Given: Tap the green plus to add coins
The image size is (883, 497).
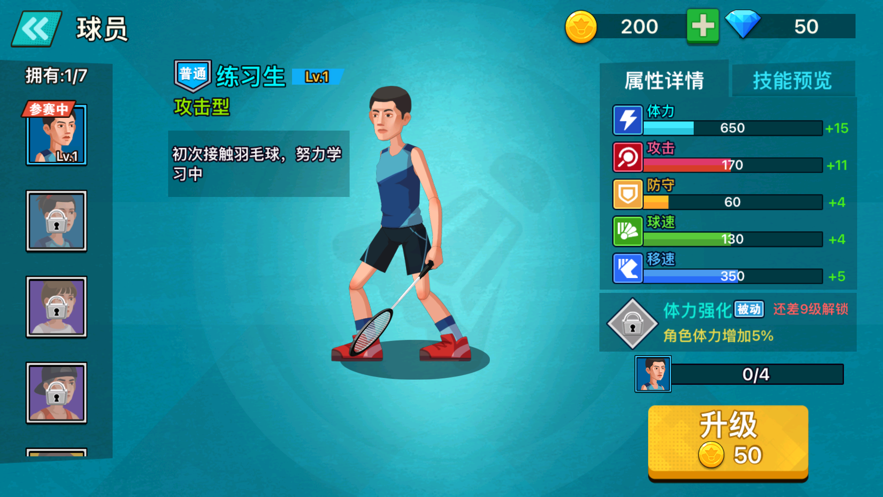Looking at the screenshot, I should point(702,26).
